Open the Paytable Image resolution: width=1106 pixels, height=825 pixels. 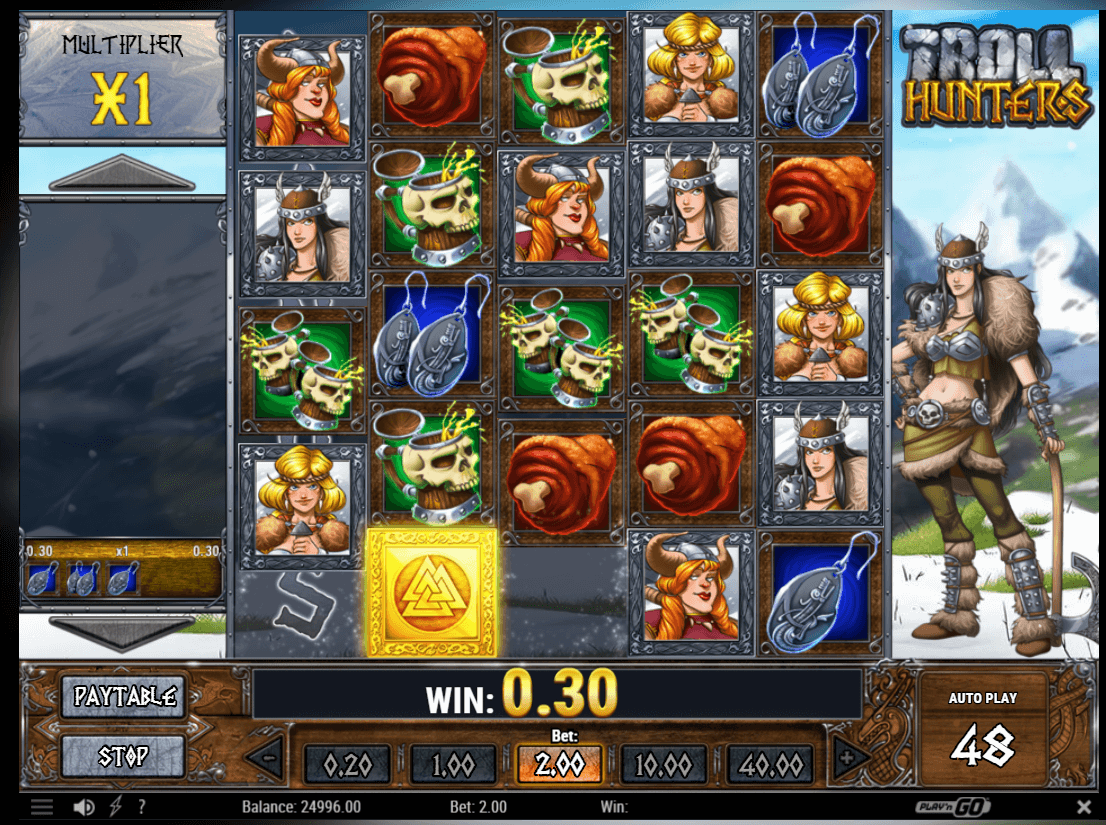[124, 696]
